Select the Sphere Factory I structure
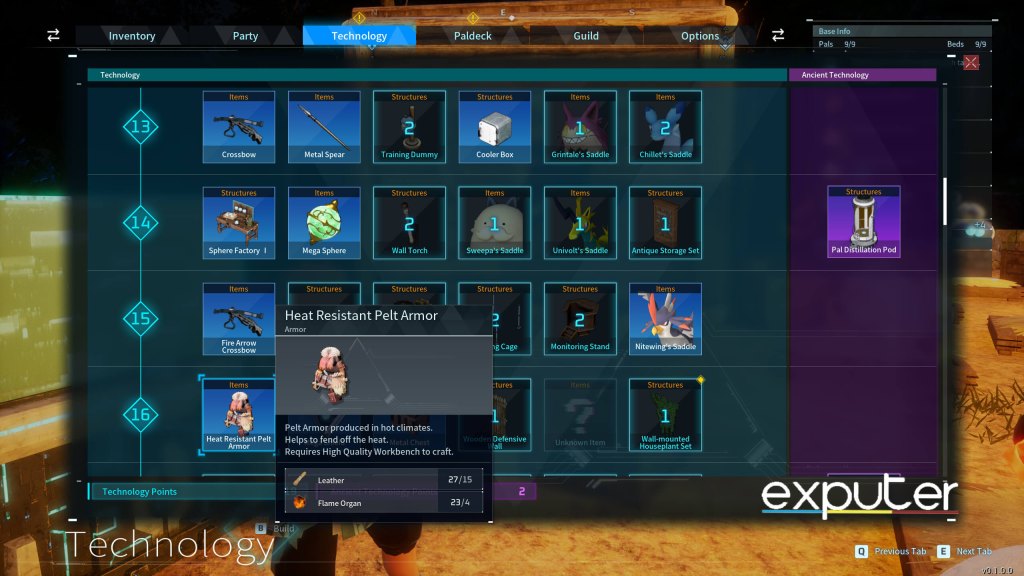The height and width of the screenshot is (576, 1024). [x=238, y=223]
